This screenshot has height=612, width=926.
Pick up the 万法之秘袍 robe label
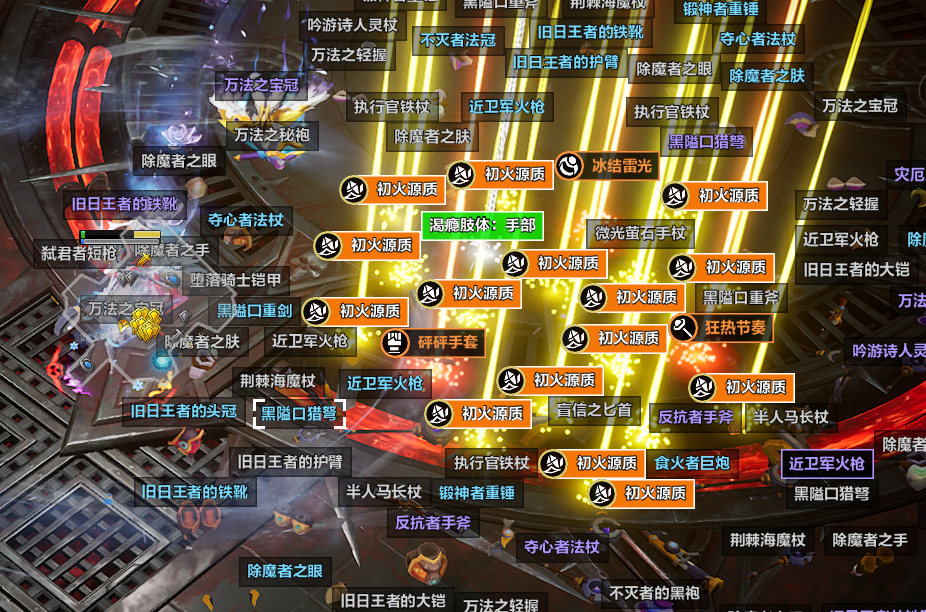click(x=271, y=134)
